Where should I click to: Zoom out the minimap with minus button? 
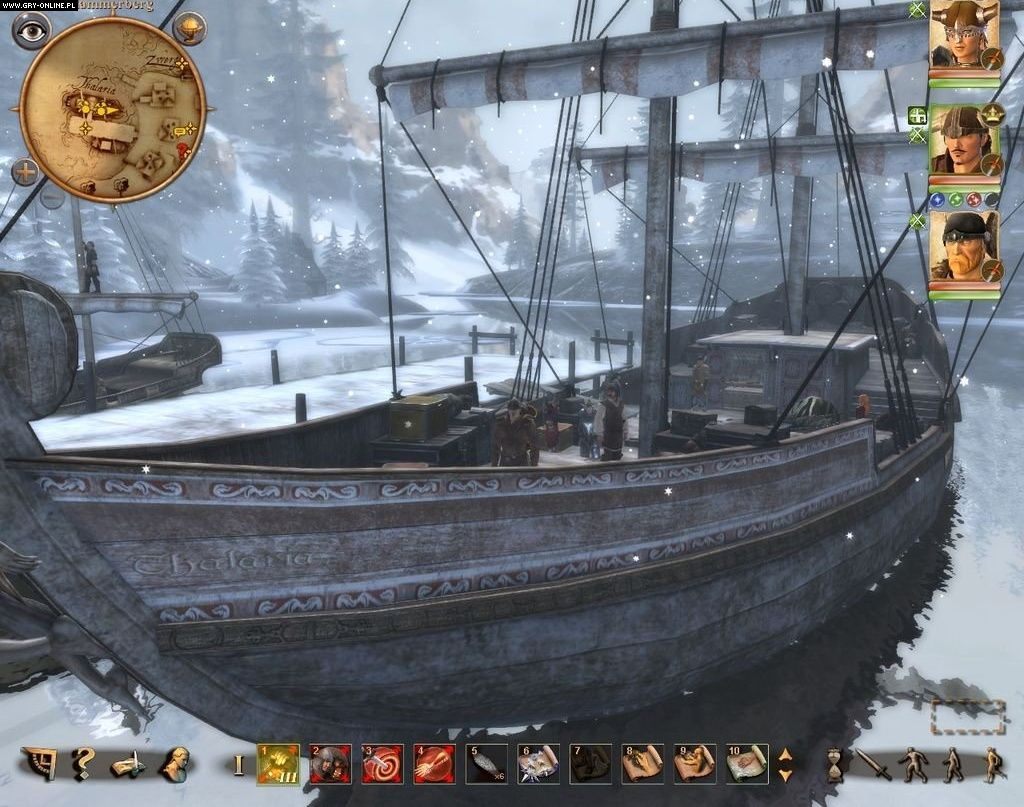(52, 197)
